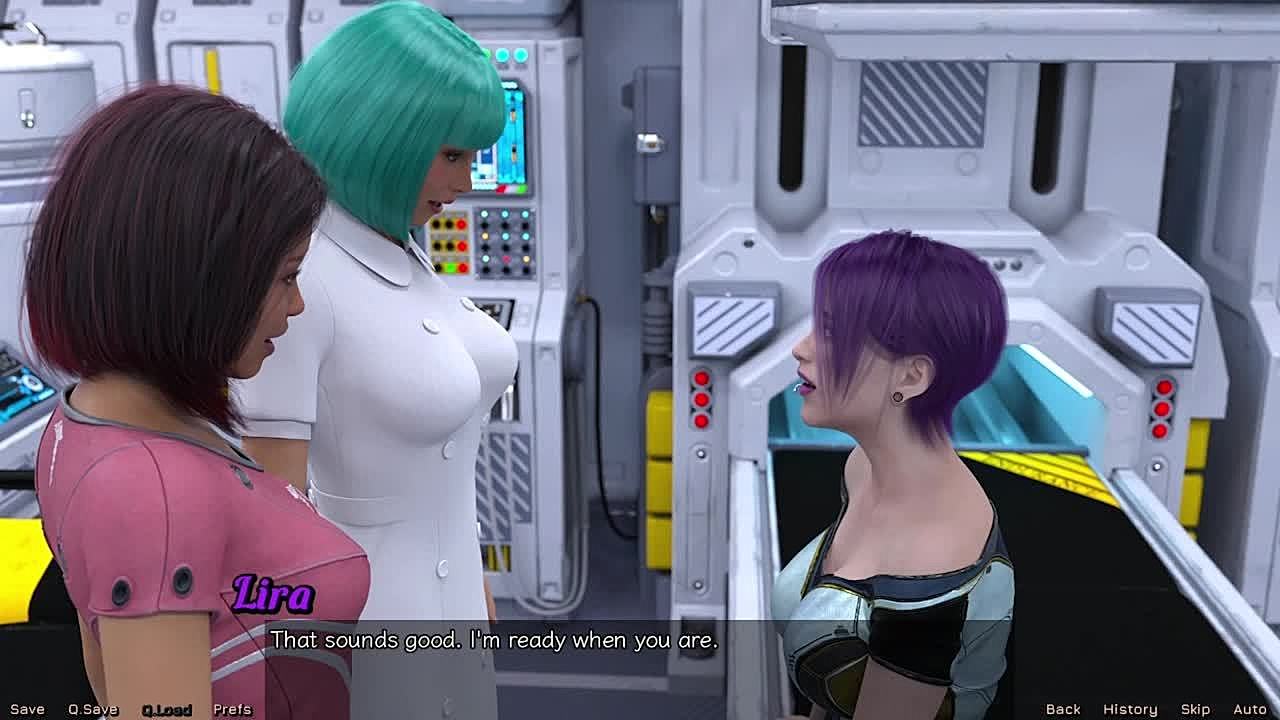Go Back to previous dialogue line
The width and height of the screenshot is (1280, 720).
1063,709
